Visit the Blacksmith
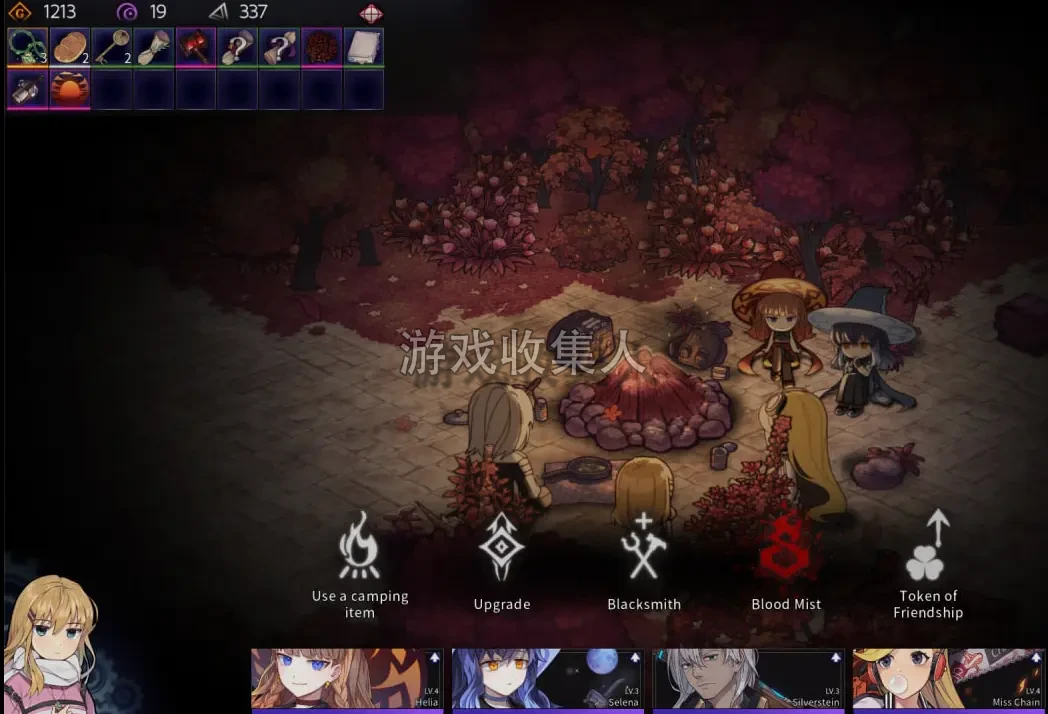The width and height of the screenshot is (1048, 714). point(644,560)
